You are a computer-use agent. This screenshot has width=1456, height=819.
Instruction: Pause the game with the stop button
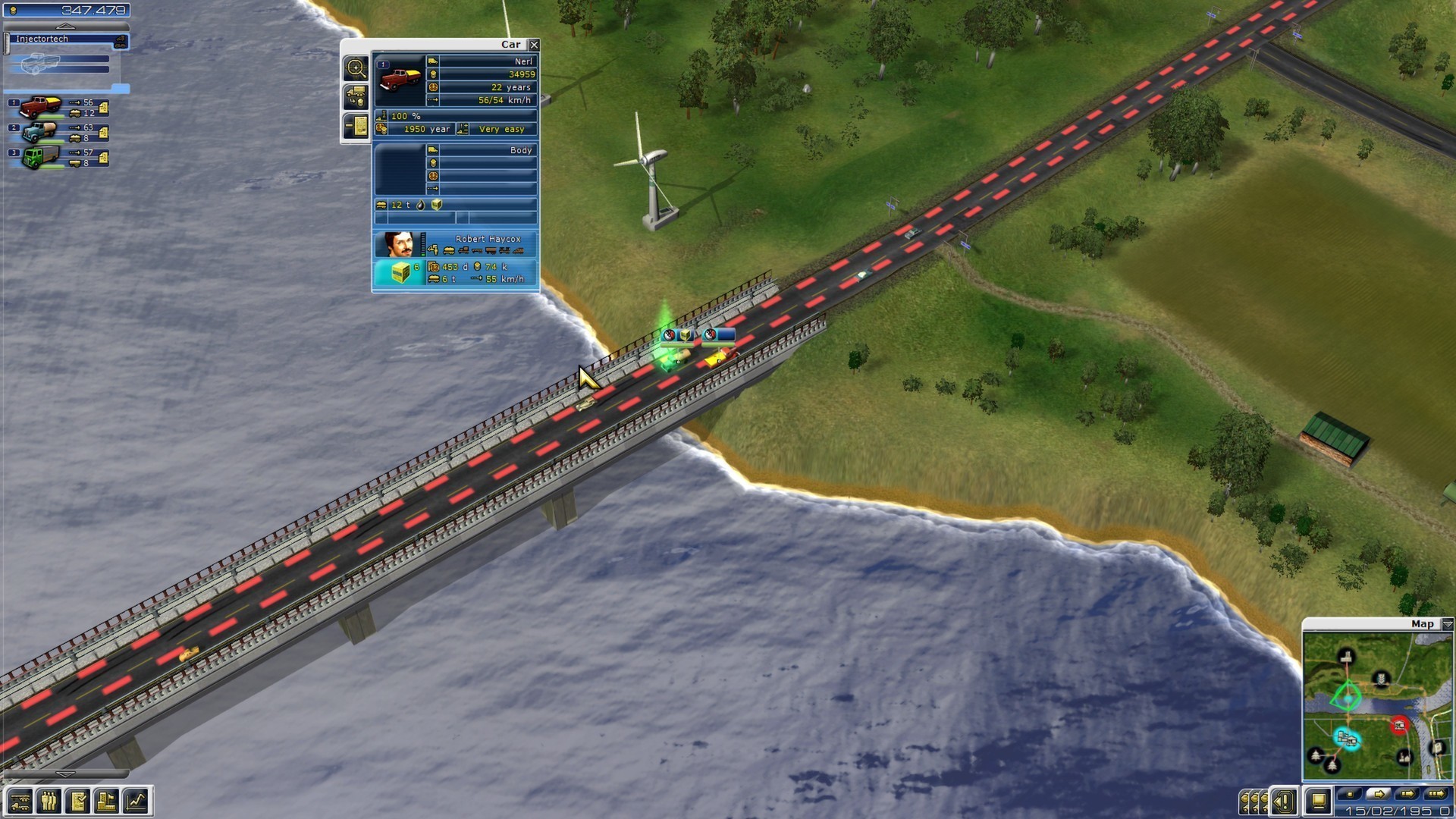point(1349,794)
